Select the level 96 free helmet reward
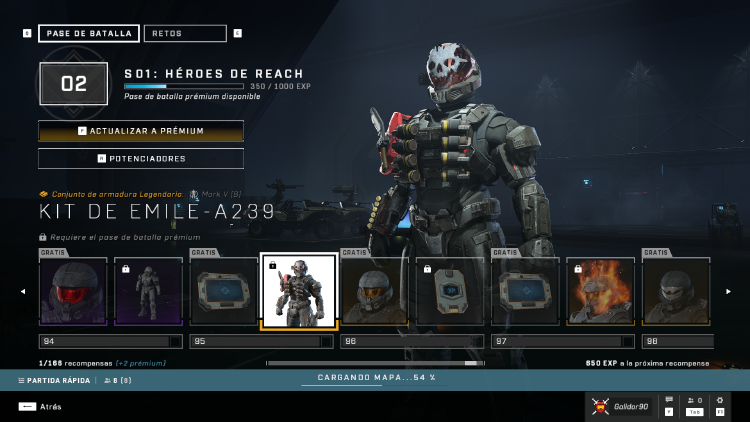Image resolution: width=750 pixels, height=422 pixels. tap(374, 291)
